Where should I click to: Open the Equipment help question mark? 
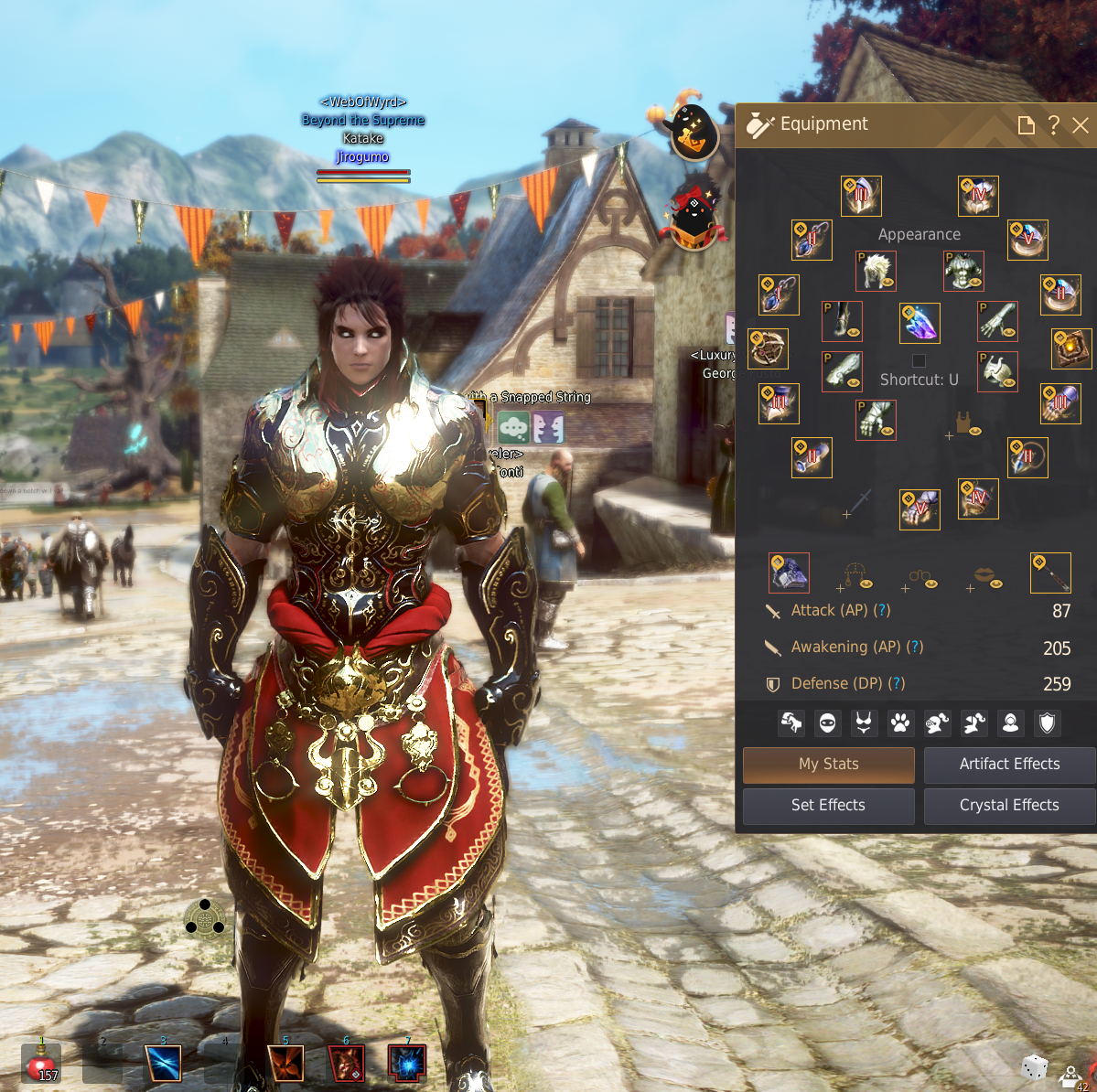1054,125
